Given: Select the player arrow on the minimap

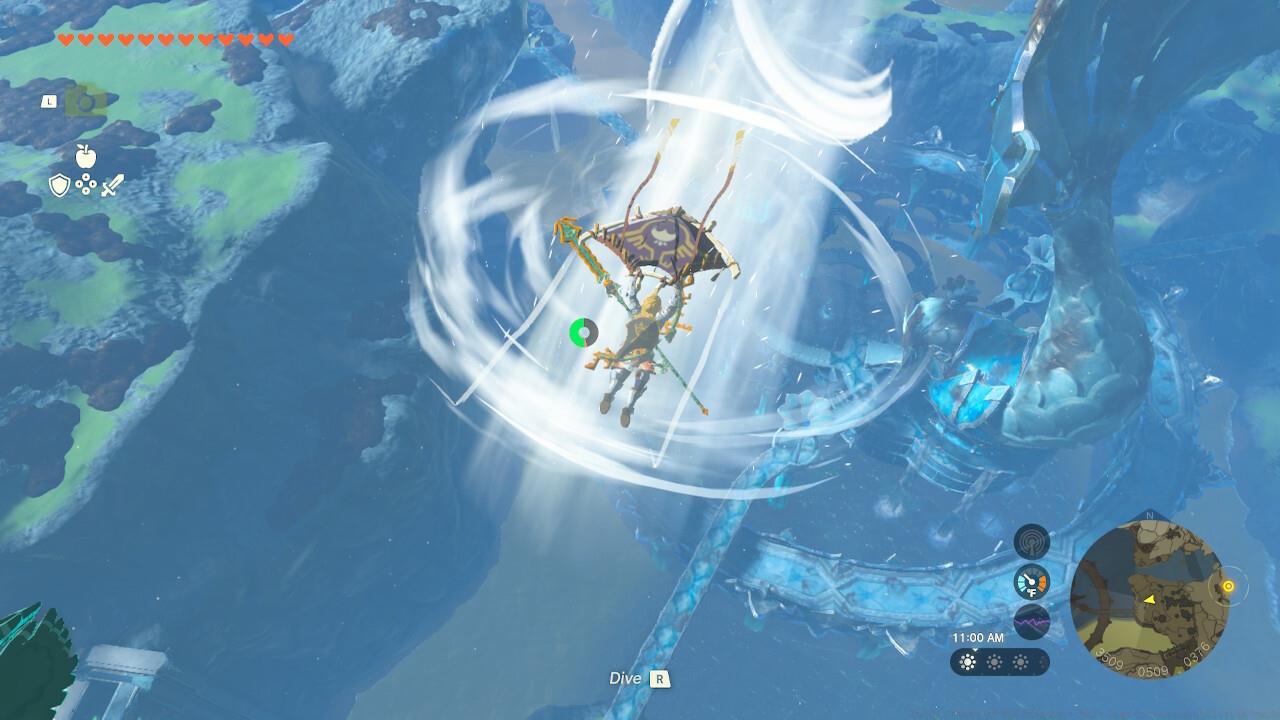Looking at the screenshot, I should click(1149, 601).
